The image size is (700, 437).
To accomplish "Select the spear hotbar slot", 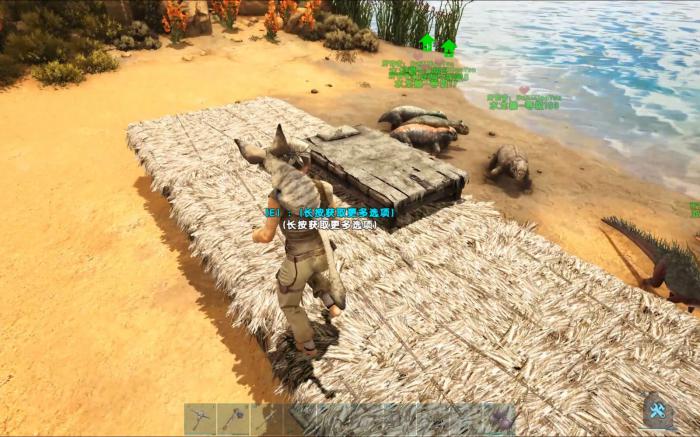I will coord(267,418).
